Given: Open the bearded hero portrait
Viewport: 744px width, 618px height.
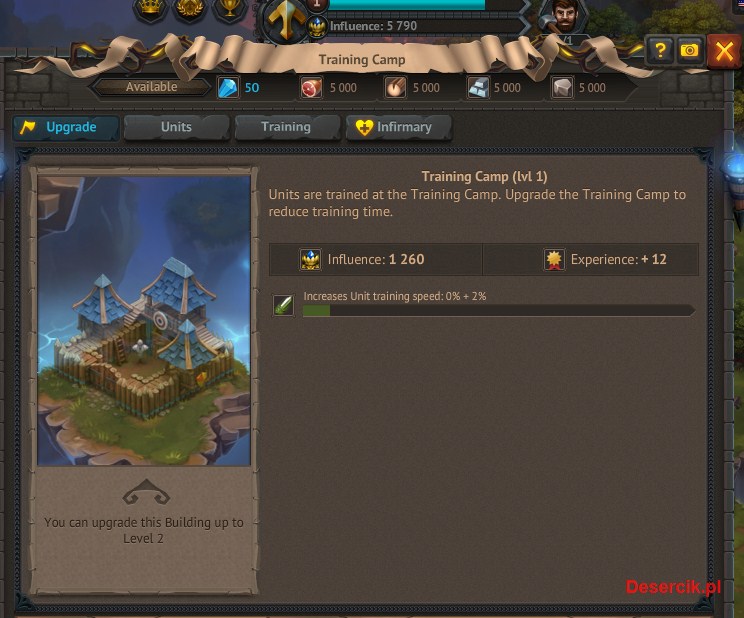Looking at the screenshot, I should tap(563, 18).
